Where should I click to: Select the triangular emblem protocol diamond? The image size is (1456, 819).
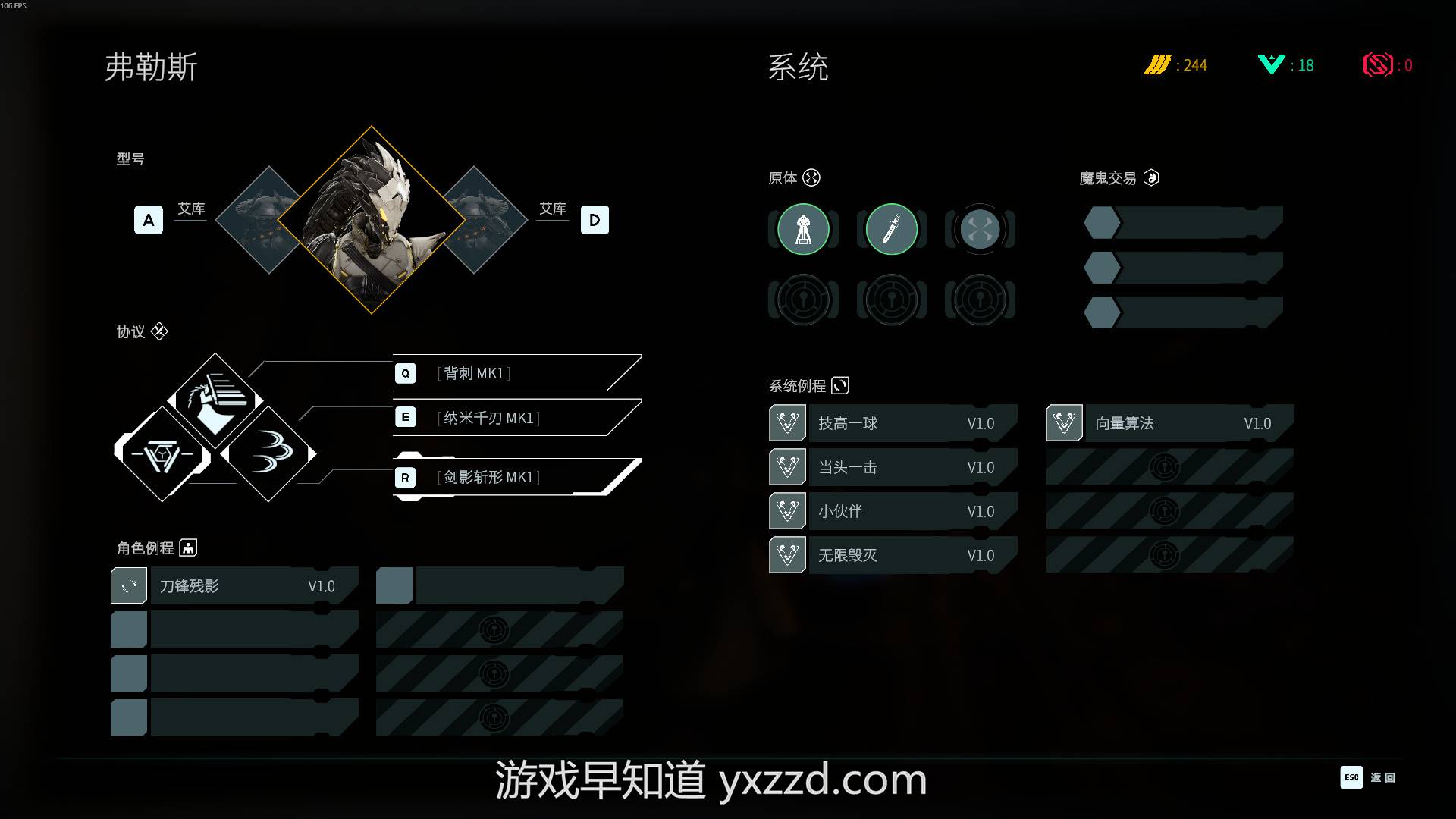(x=162, y=454)
